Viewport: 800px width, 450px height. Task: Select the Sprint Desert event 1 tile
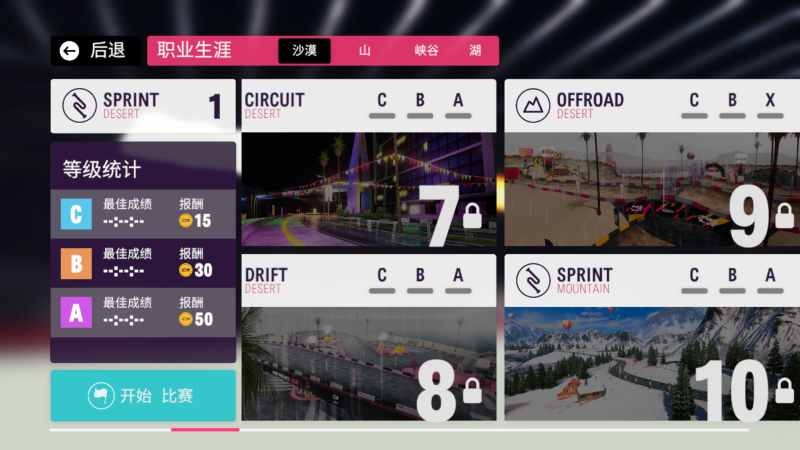click(143, 106)
